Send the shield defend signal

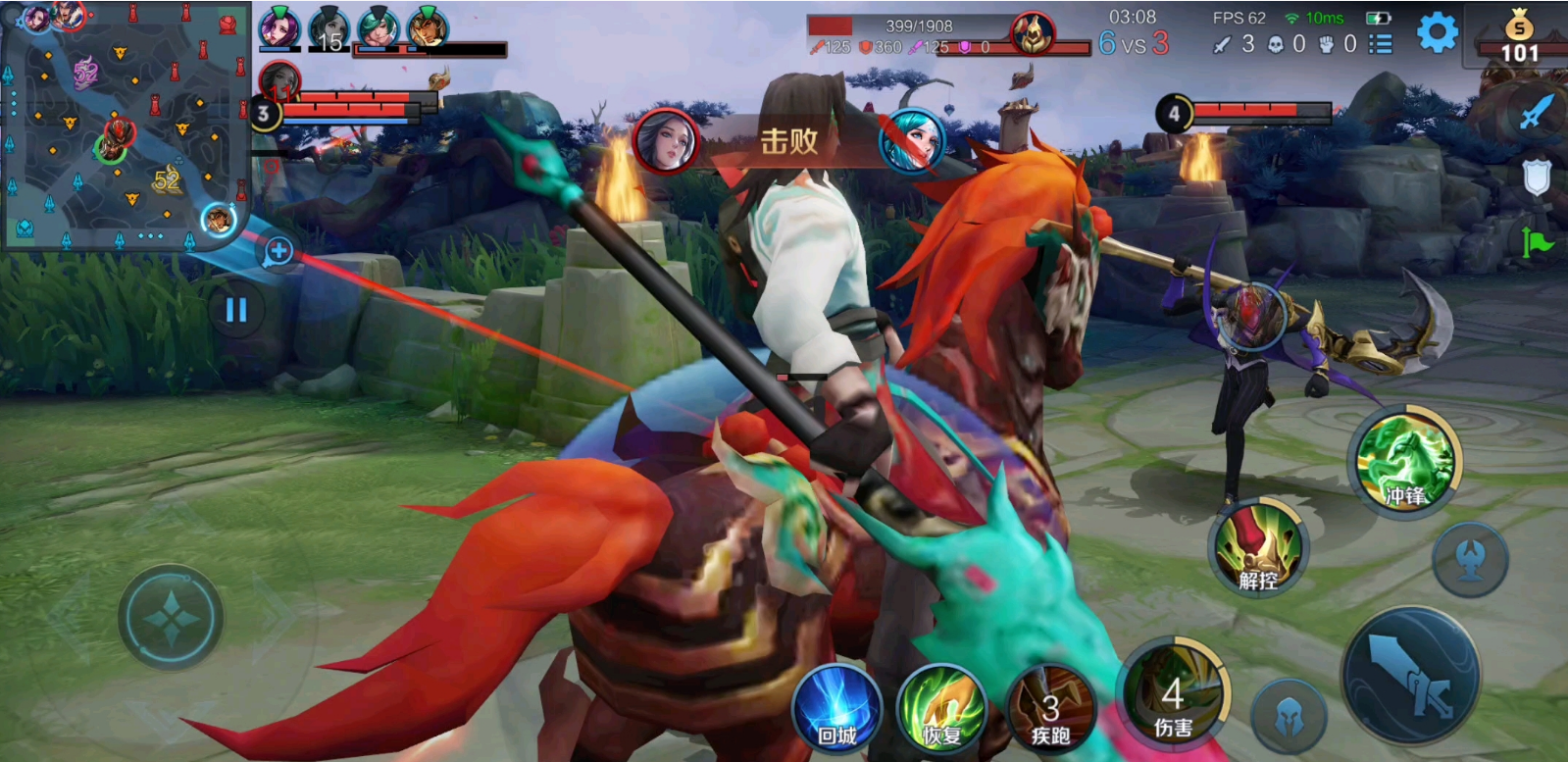pos(1537,178)
